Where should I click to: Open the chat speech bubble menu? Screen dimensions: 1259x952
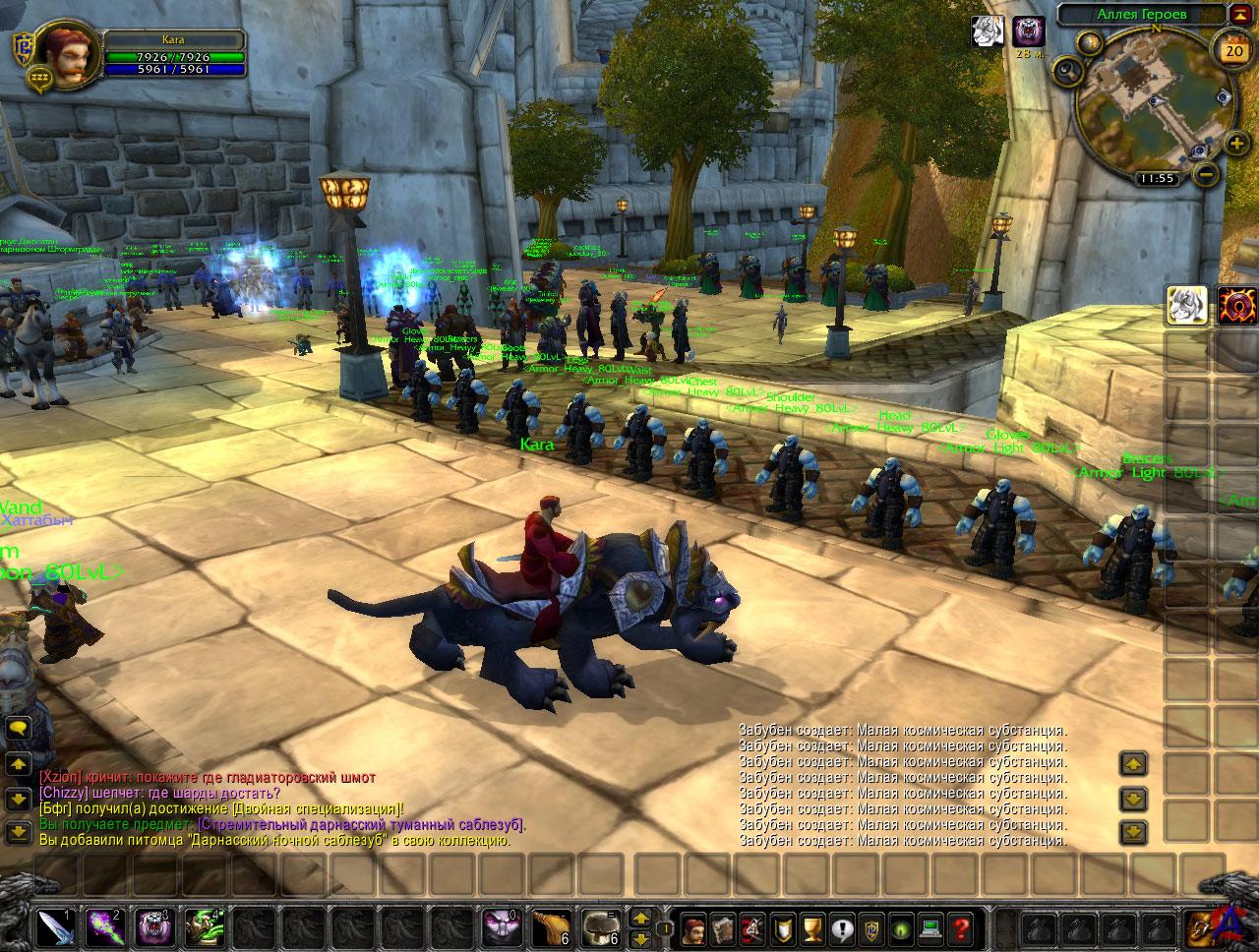[x=18, y=729]
